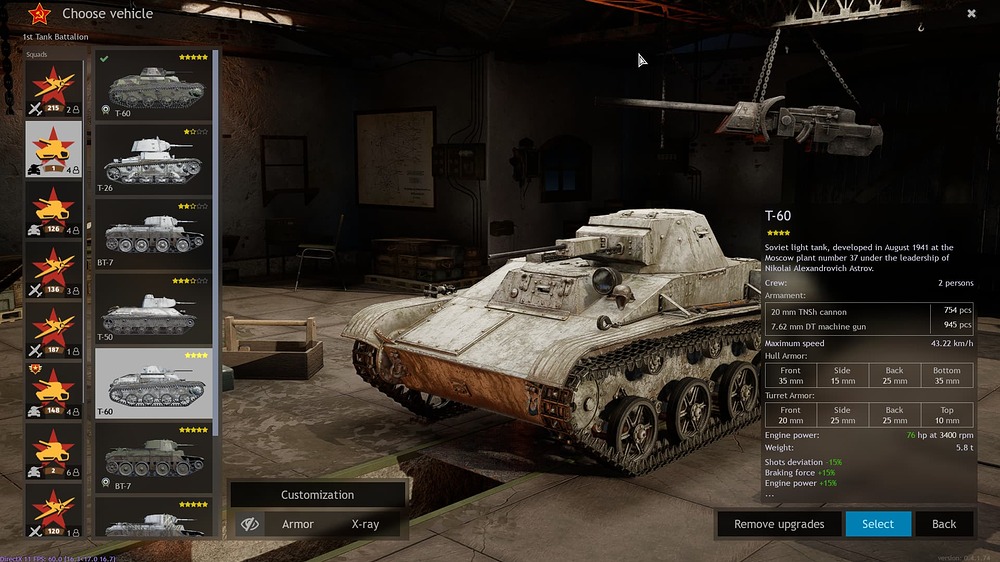Show the Armor view
This screenshot has height=562, width=1000.
point(298,524)
